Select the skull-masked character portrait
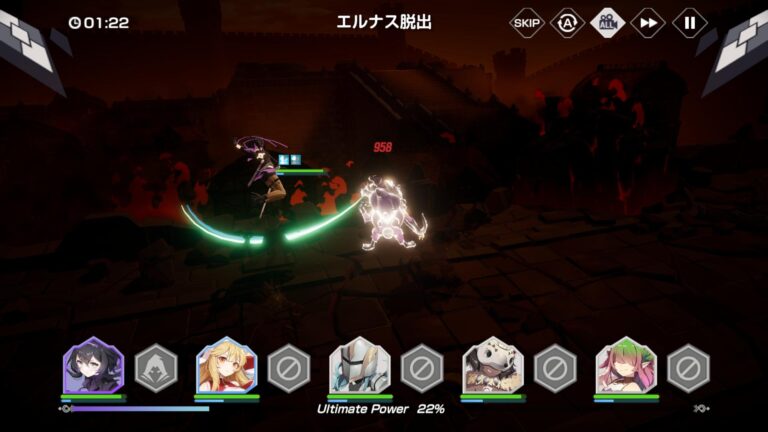The image size is (768, 432). point(493,367)
